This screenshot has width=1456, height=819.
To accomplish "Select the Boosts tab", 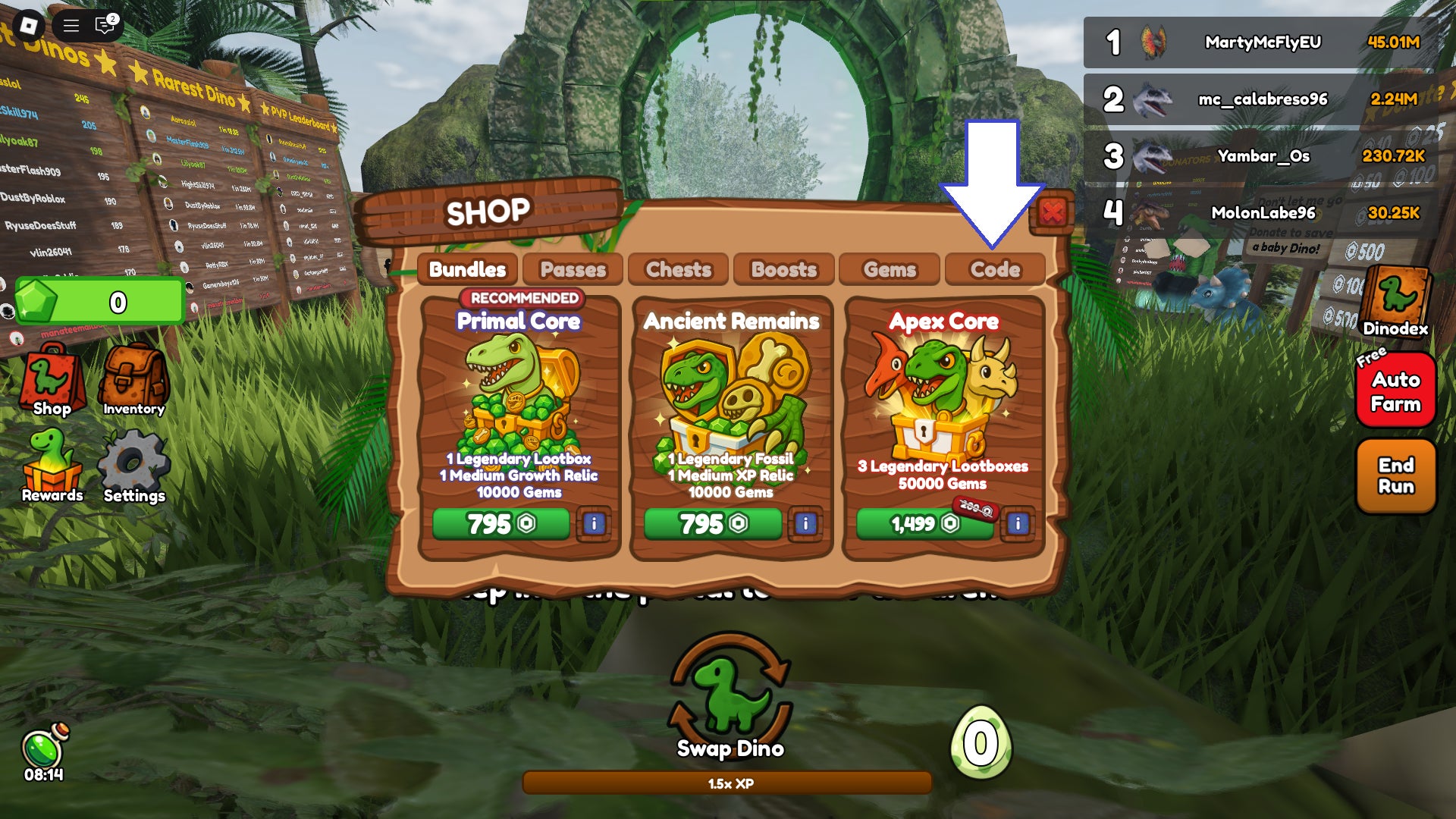I will (x=783, y=269).
